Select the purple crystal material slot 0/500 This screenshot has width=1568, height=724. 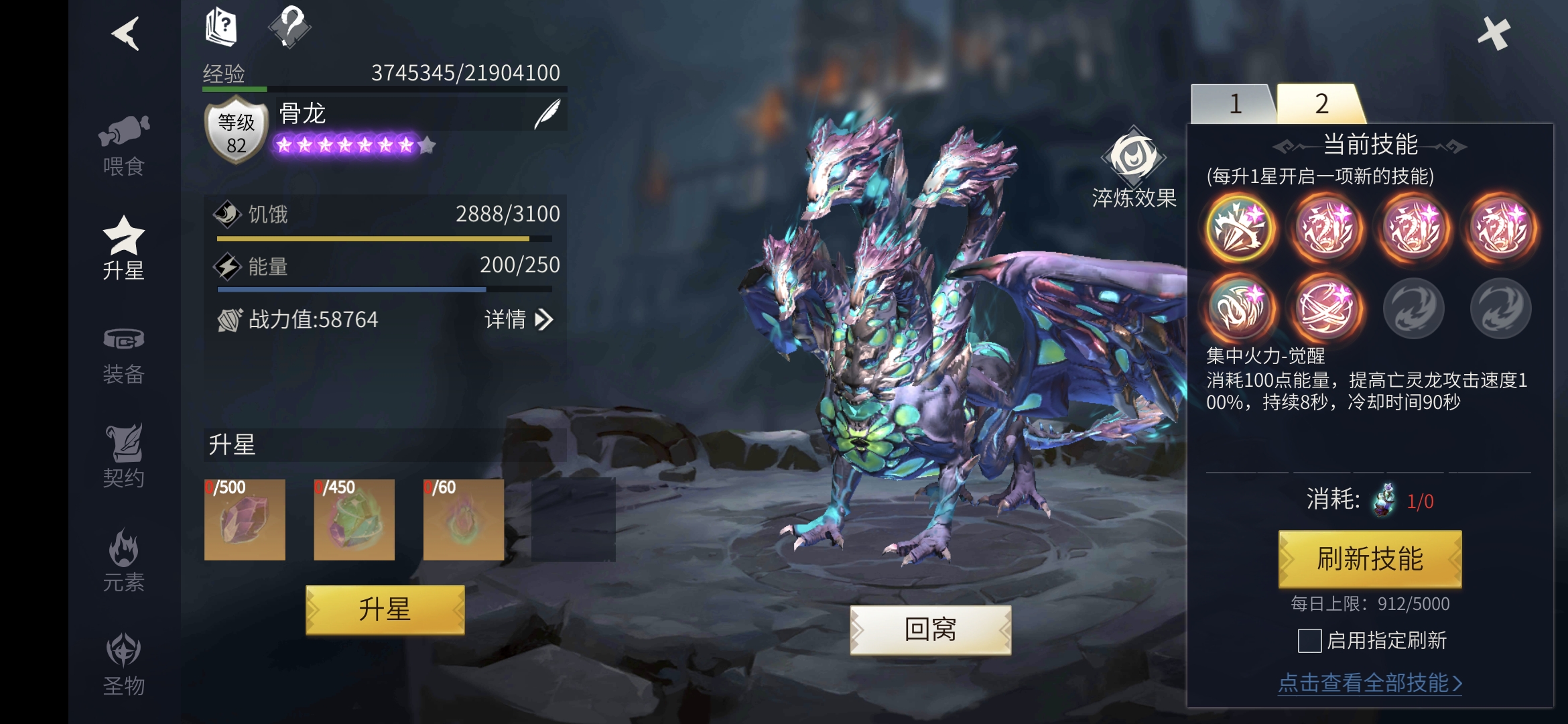245,520
